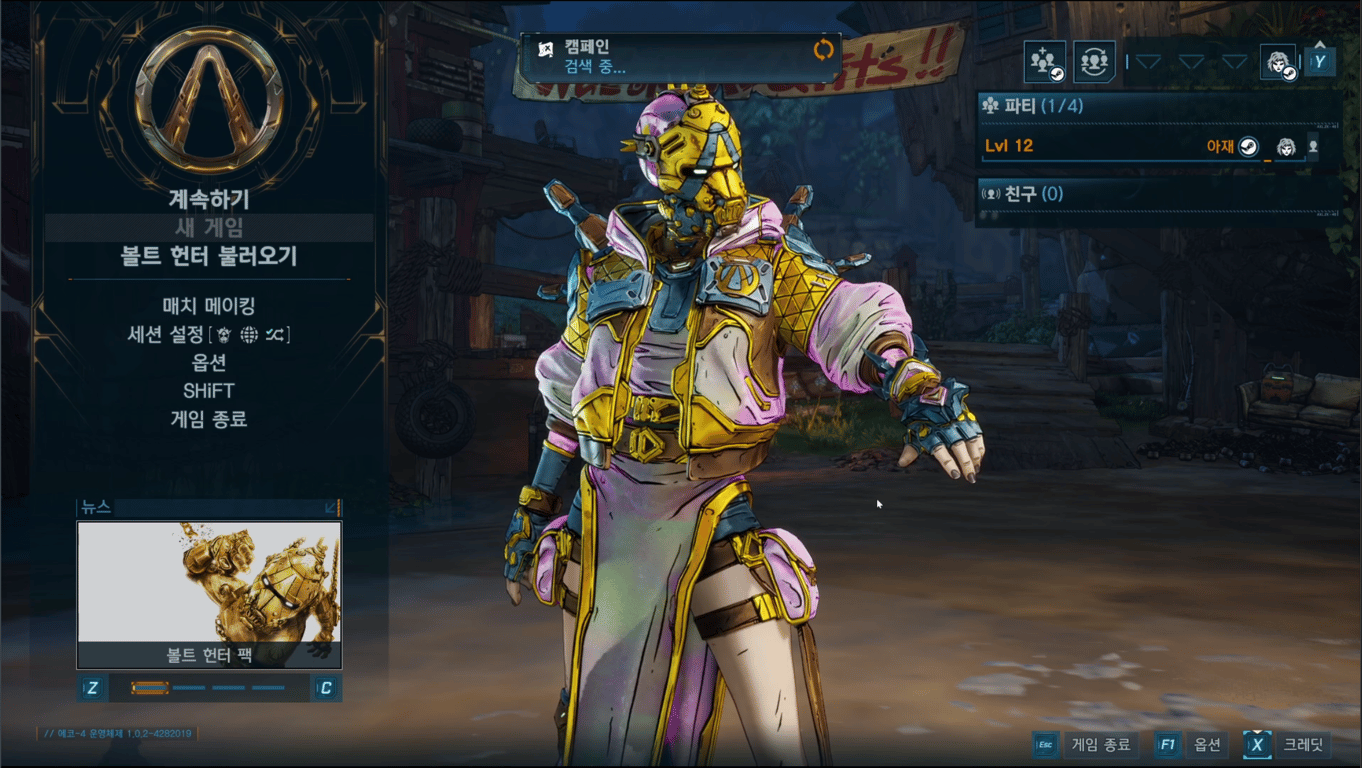1362x768 pixels.
Task: Open 볼트 헌터 불러오기 to load a character
Action: pyautogui.click(x=208, y=257)
